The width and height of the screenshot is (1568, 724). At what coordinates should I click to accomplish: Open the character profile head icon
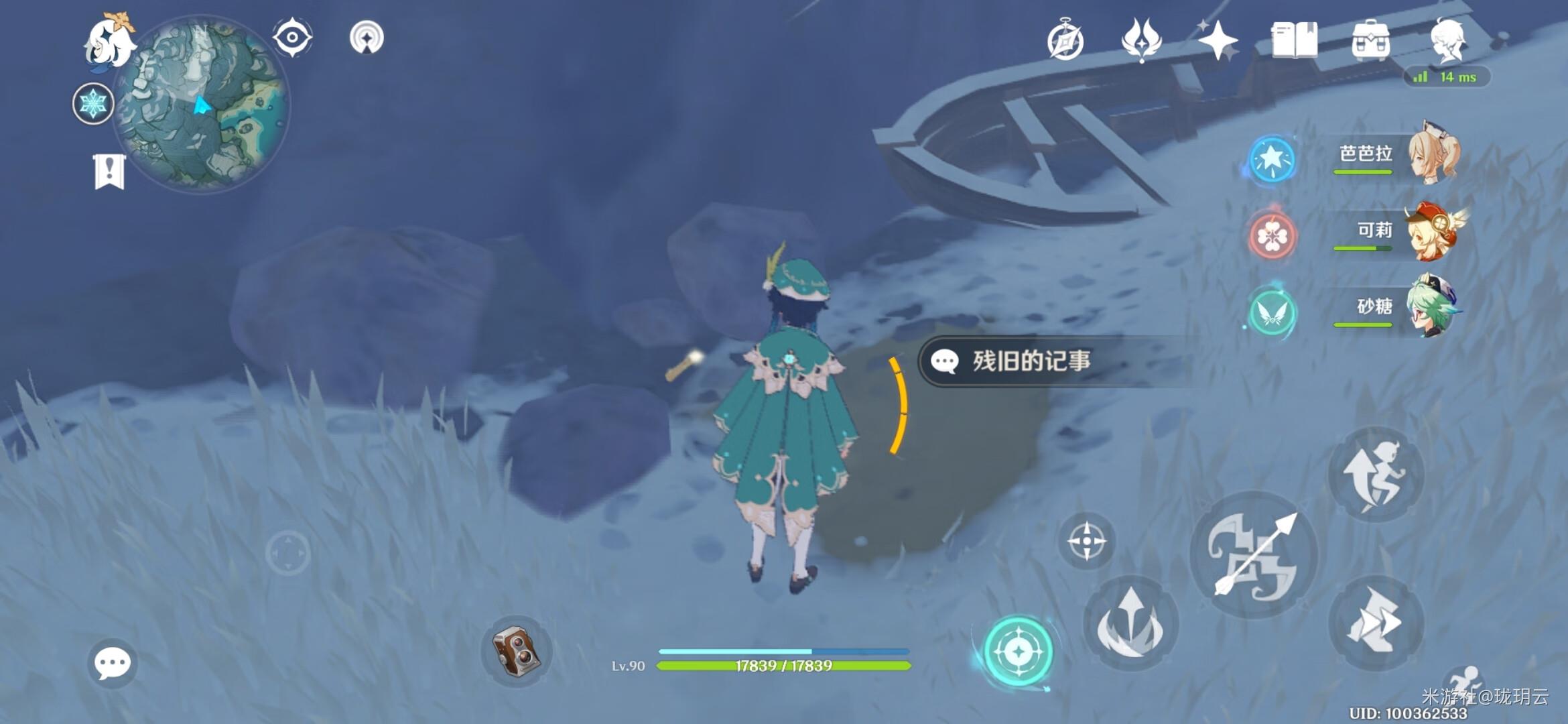click(x=1447, y=40)
